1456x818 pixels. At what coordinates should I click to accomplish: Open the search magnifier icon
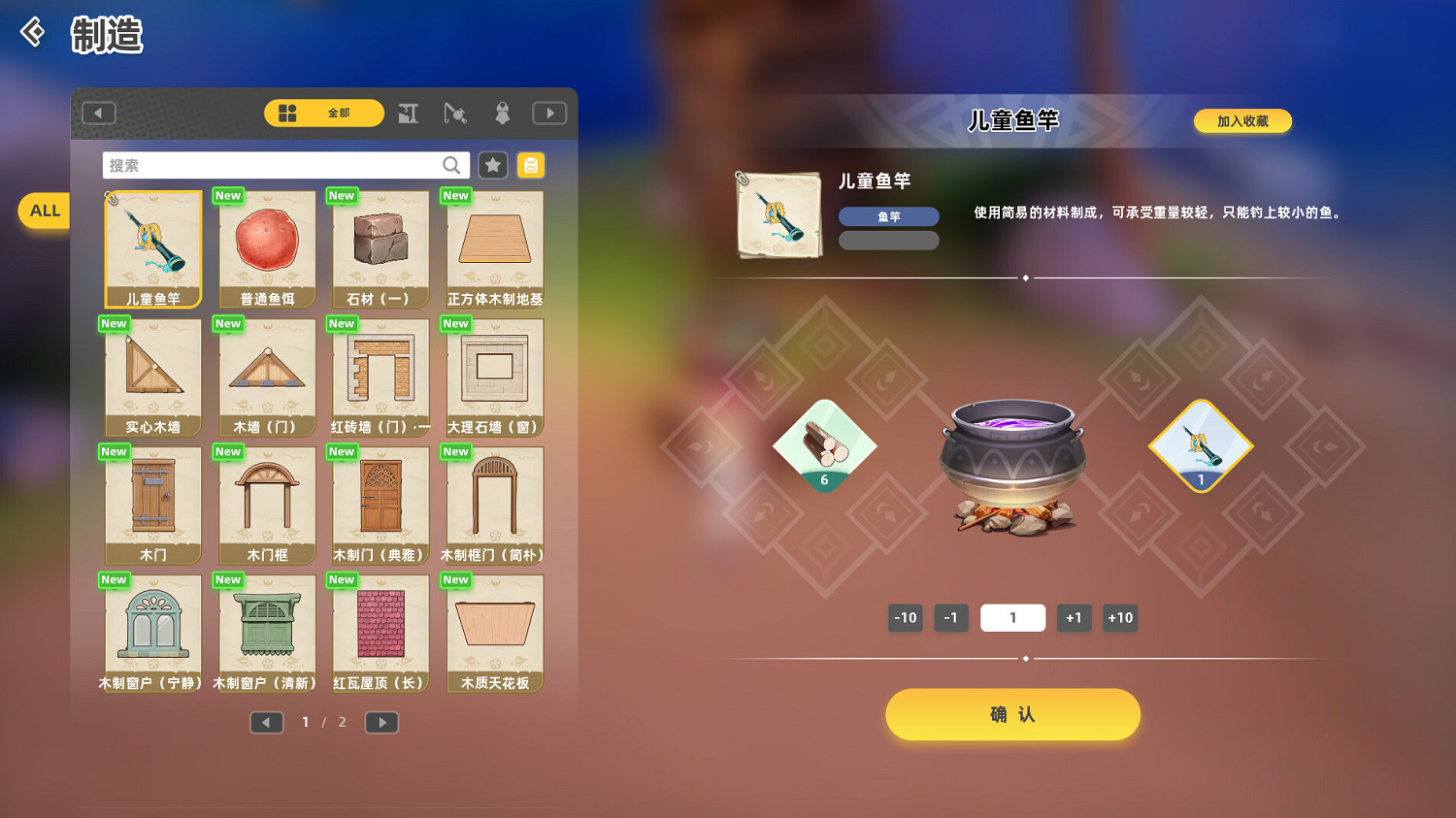pos(450,165)
